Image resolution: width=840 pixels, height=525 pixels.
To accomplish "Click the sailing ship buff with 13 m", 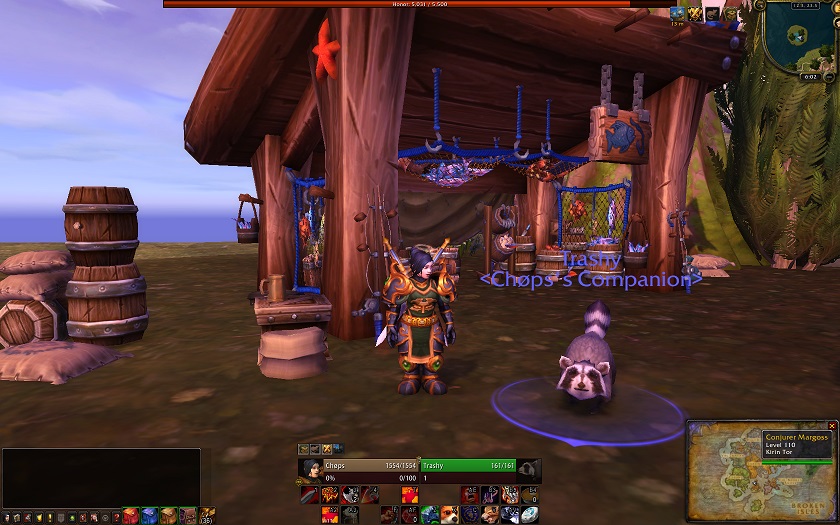I will (677, 14).
